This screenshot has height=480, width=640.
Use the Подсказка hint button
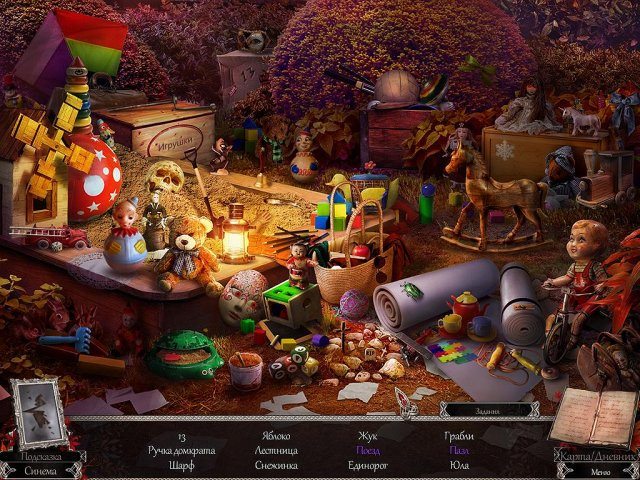[x=40, y=458]
